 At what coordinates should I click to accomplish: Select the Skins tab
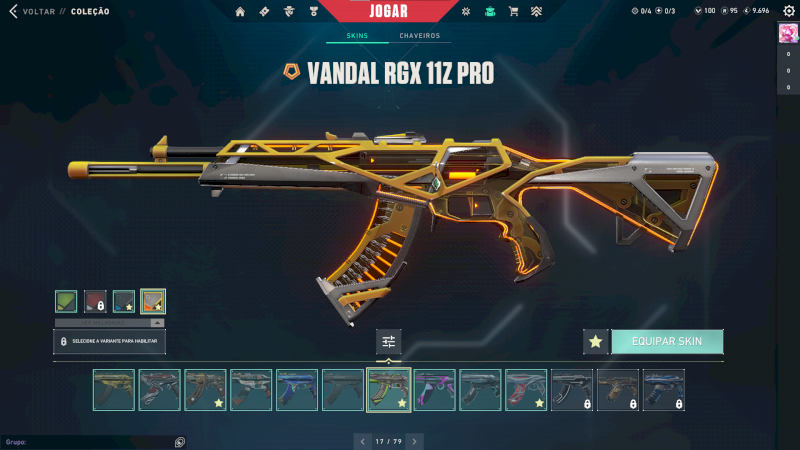coord(357,36)
